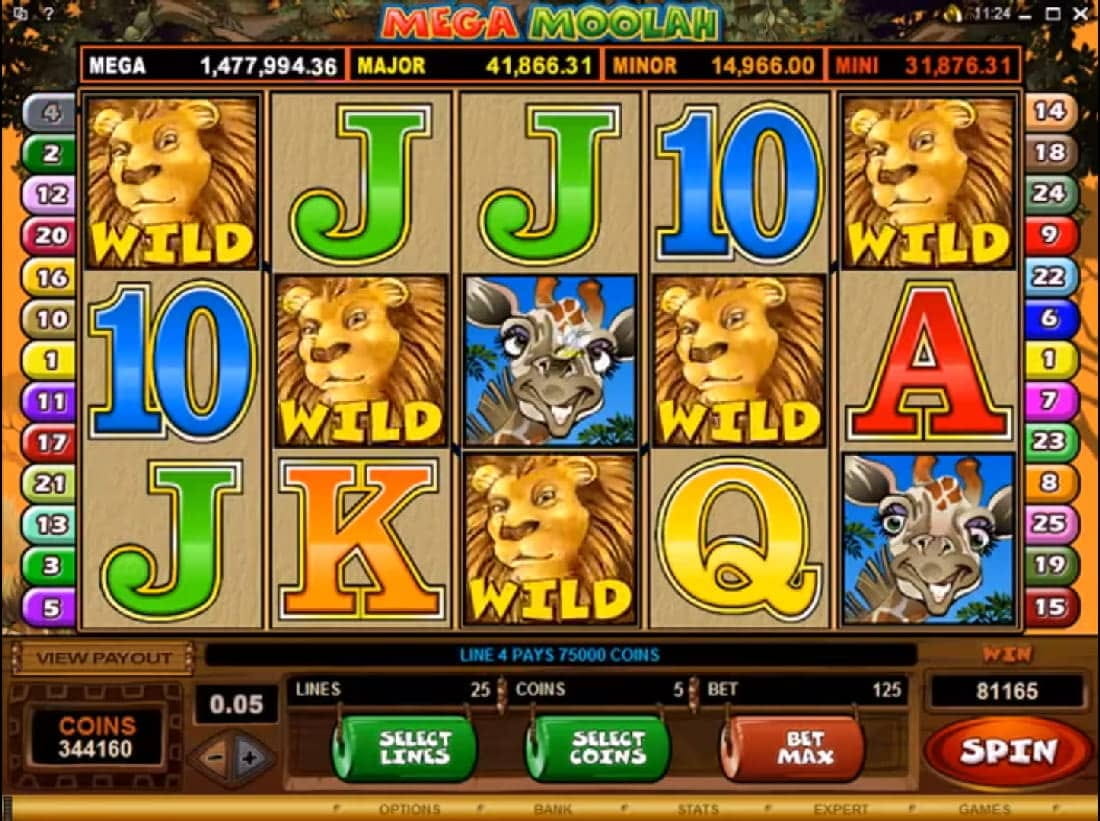Open SELECT COINS to change coin count
1100x821 pixels.
coord(598,748)
